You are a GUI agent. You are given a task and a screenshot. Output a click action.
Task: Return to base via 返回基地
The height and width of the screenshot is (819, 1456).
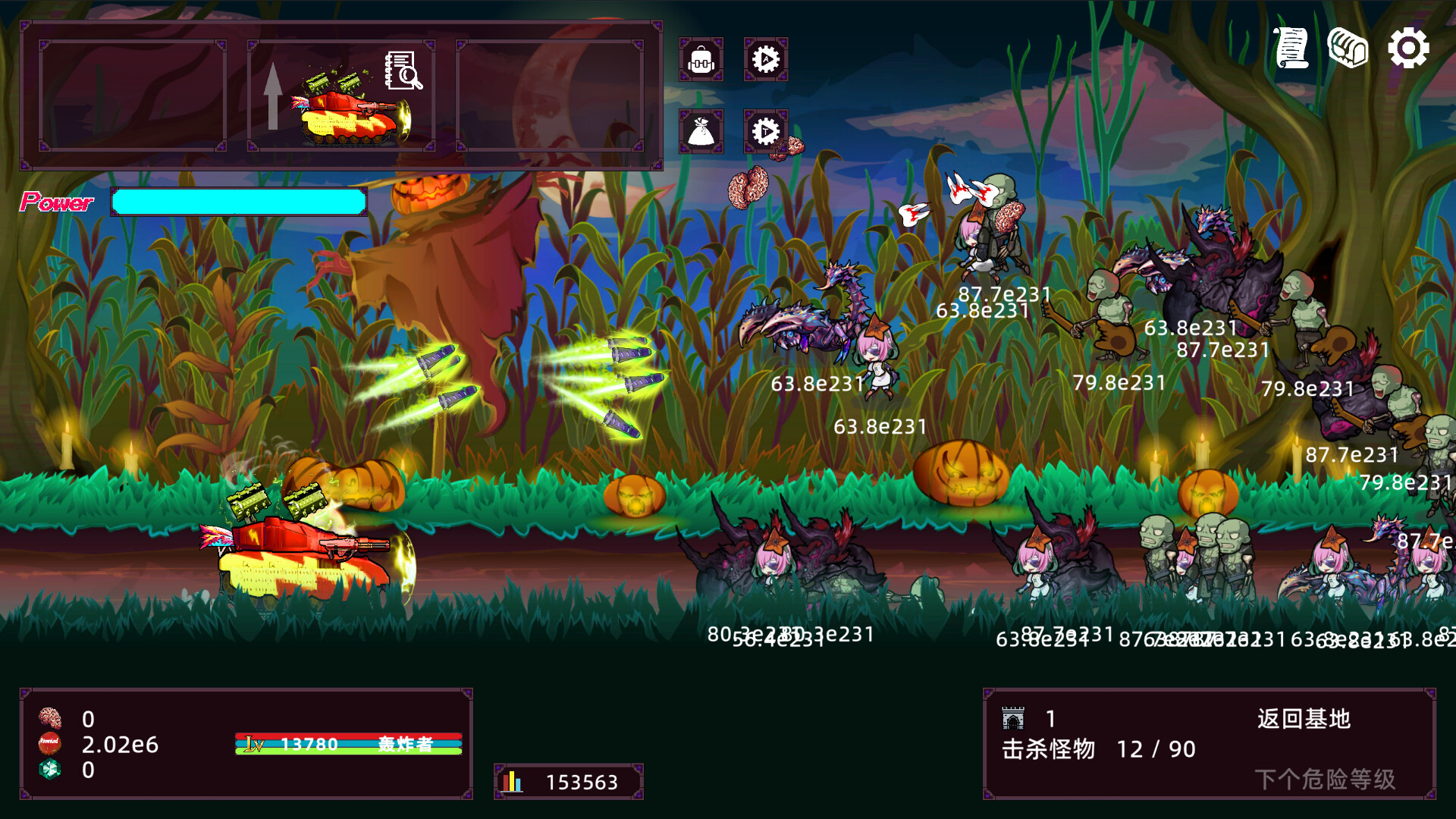(x=1304, y=719)
